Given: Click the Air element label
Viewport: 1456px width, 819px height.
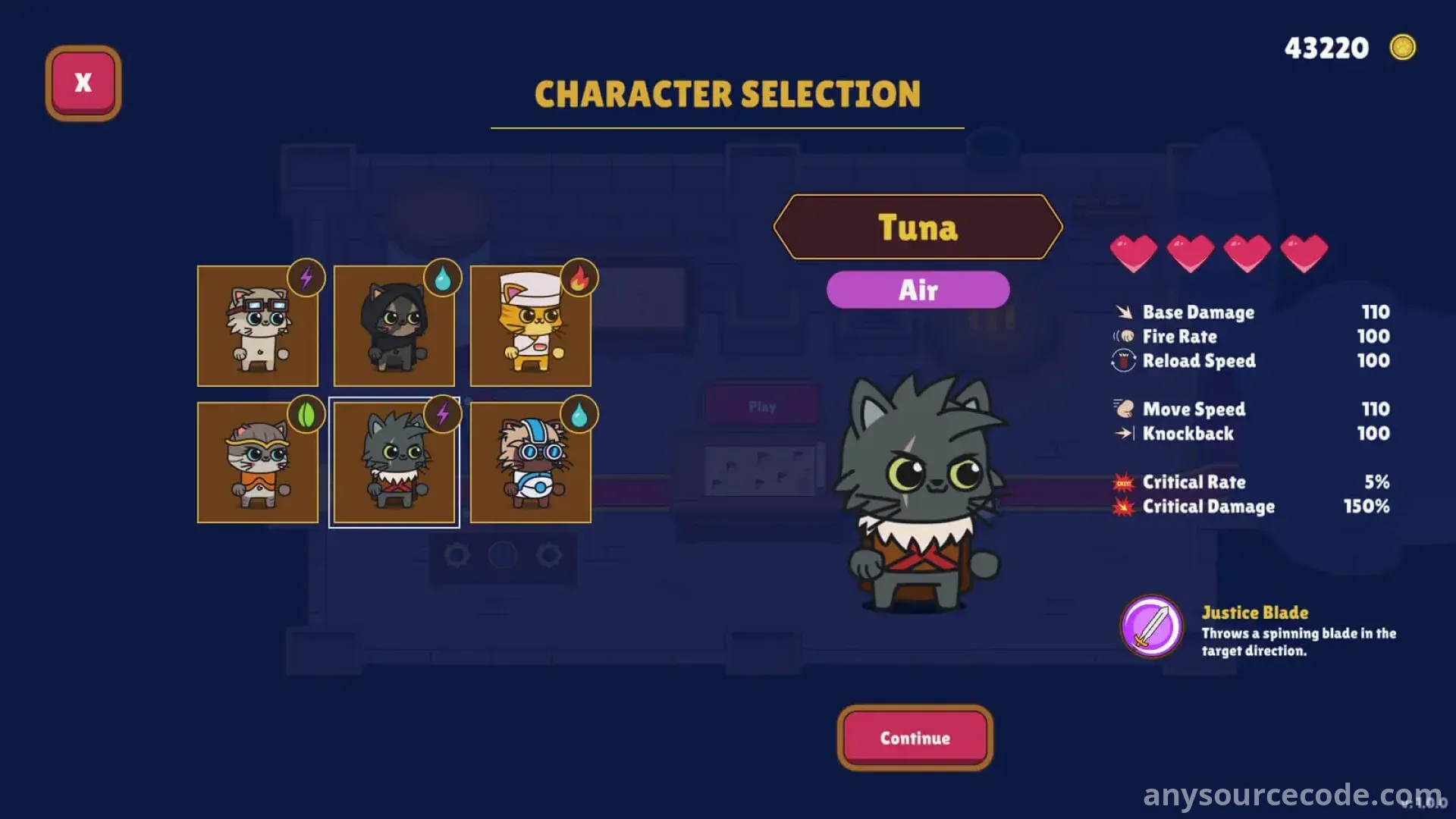Looking at the screenshot, I should [x=918, y=290].
